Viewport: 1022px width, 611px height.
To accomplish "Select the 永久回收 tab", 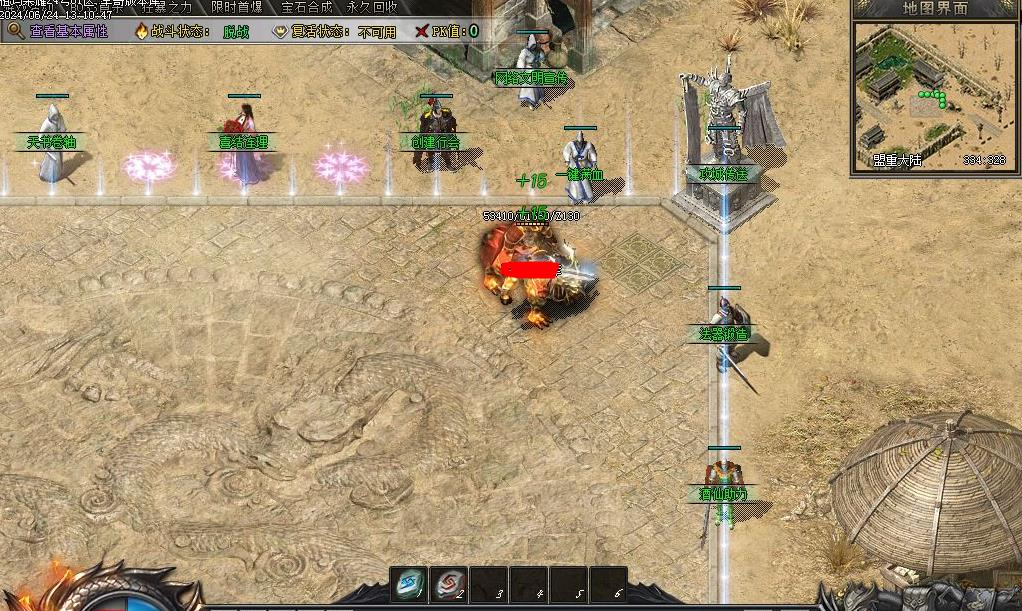I will (x=372, y=7).
